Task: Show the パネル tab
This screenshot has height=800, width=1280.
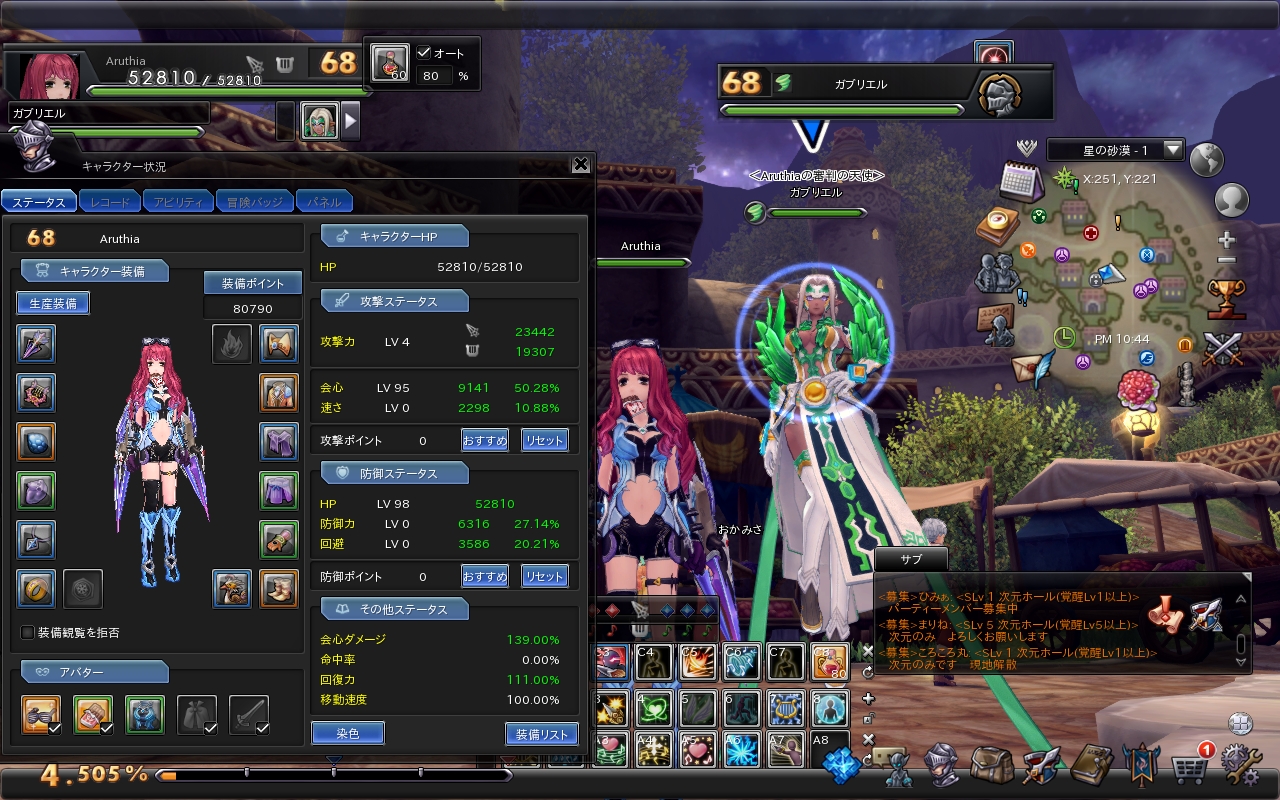Action: 324,202
